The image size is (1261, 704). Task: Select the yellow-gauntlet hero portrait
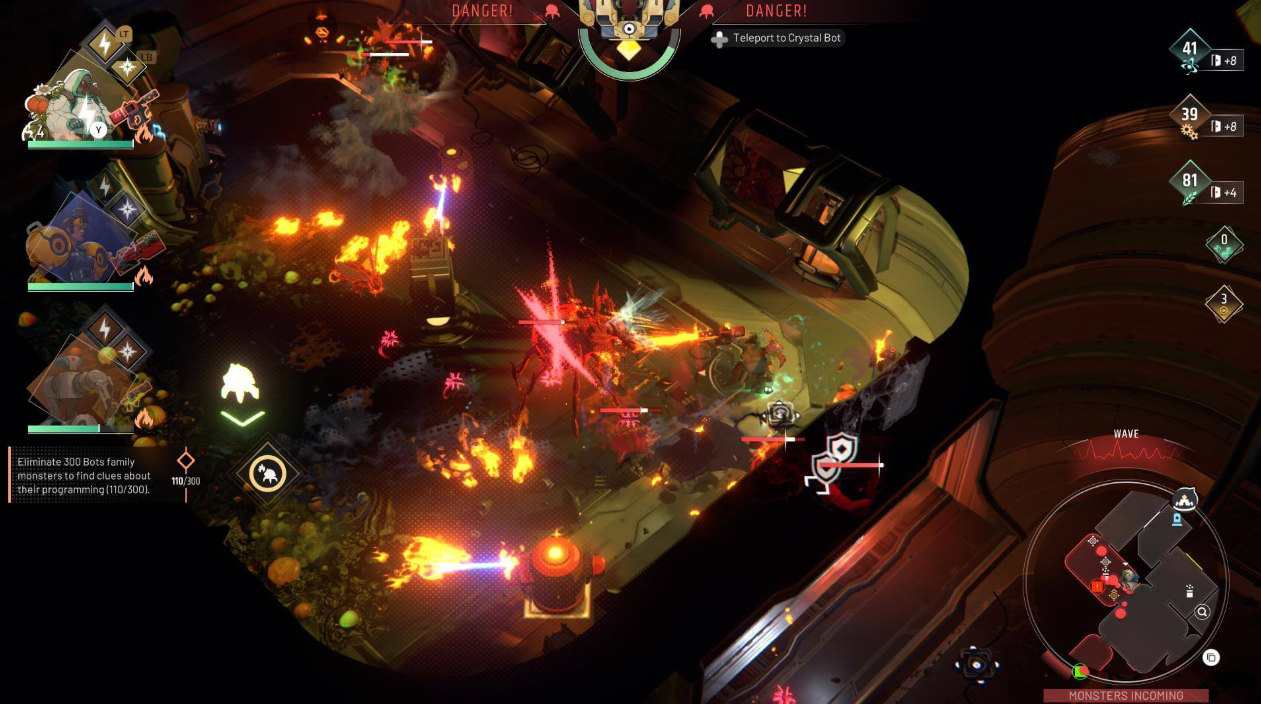pyautogui.click(x=72, y=240)
